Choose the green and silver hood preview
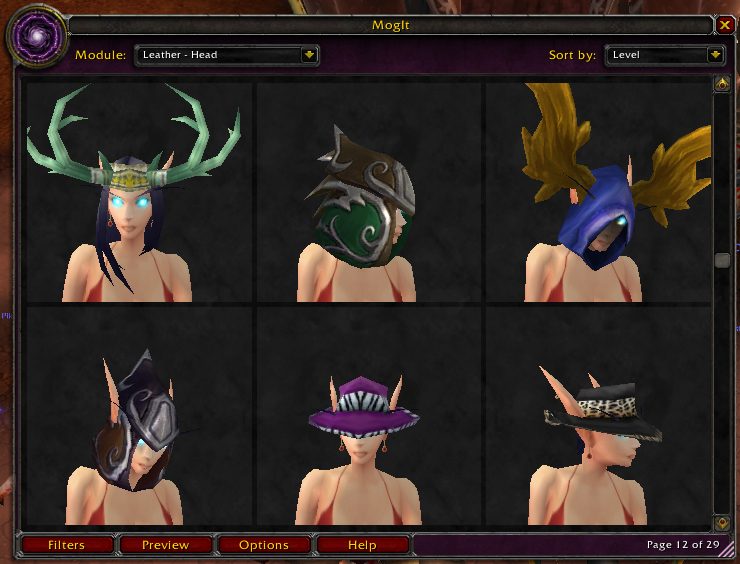Image resolution: width=740 pixels, height=564 pixels. tap(370, 192)
